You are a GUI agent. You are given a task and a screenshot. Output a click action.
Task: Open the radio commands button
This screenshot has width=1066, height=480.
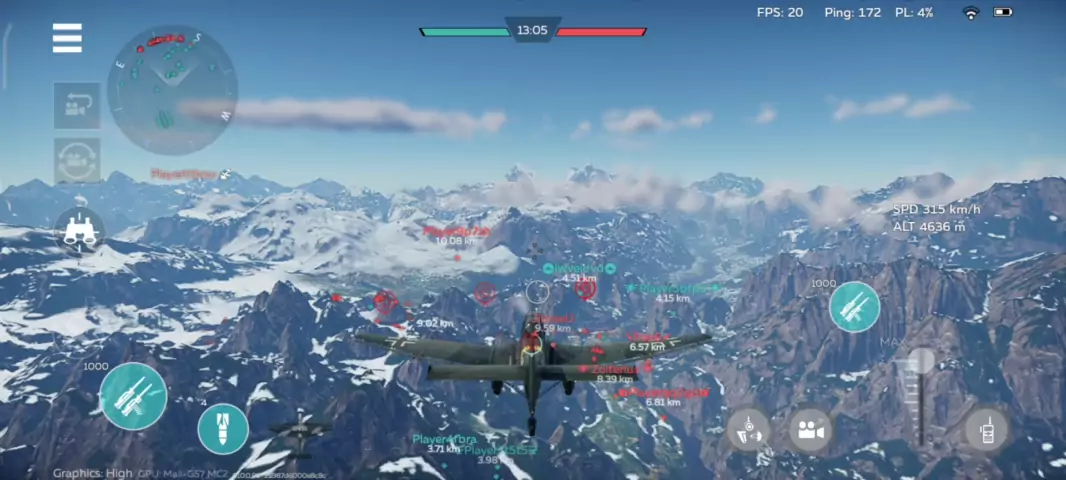(986, 430)
